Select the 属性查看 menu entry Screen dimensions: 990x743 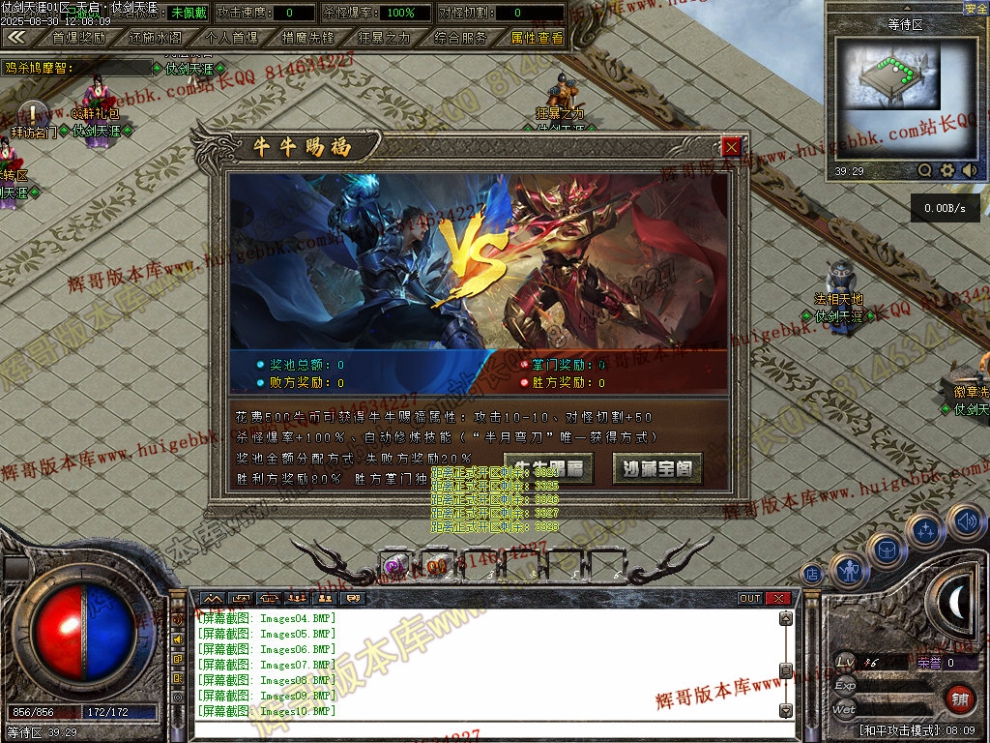tap(537, 38)
